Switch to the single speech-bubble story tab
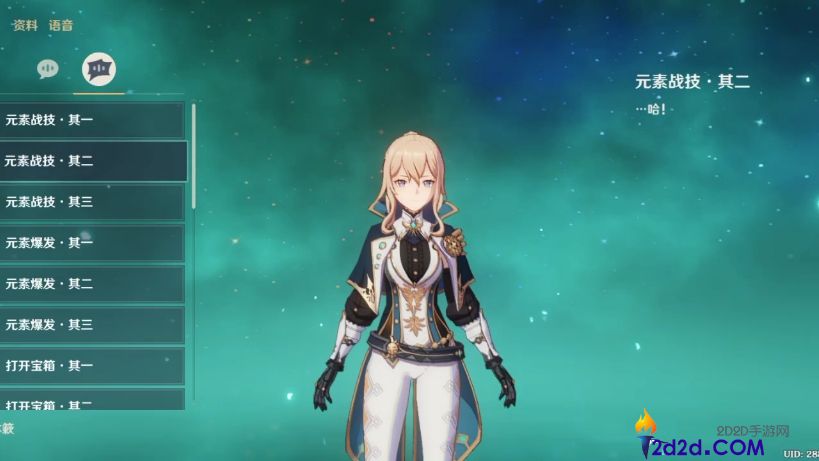The height and width of the screenshot is (461, 819). (x=48, y=68)
